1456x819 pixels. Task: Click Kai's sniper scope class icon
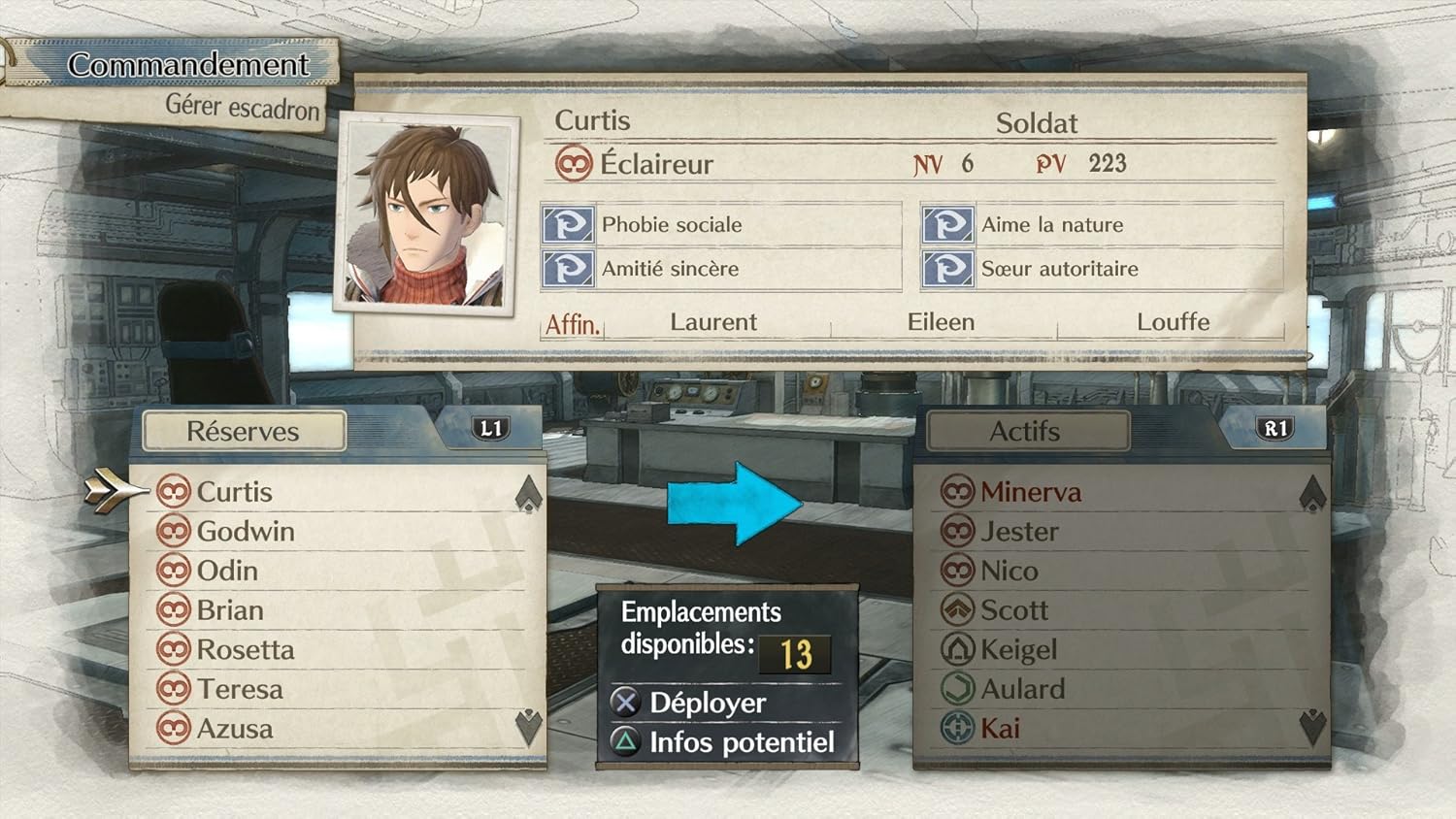coord(959,729)
